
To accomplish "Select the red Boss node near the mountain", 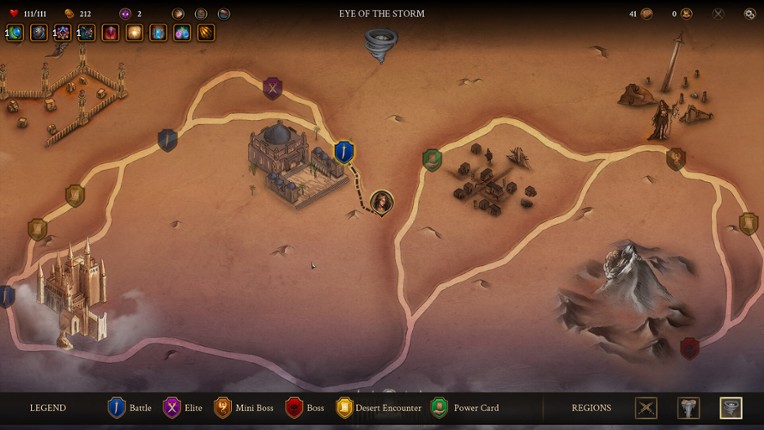I will tap(689, 348).
